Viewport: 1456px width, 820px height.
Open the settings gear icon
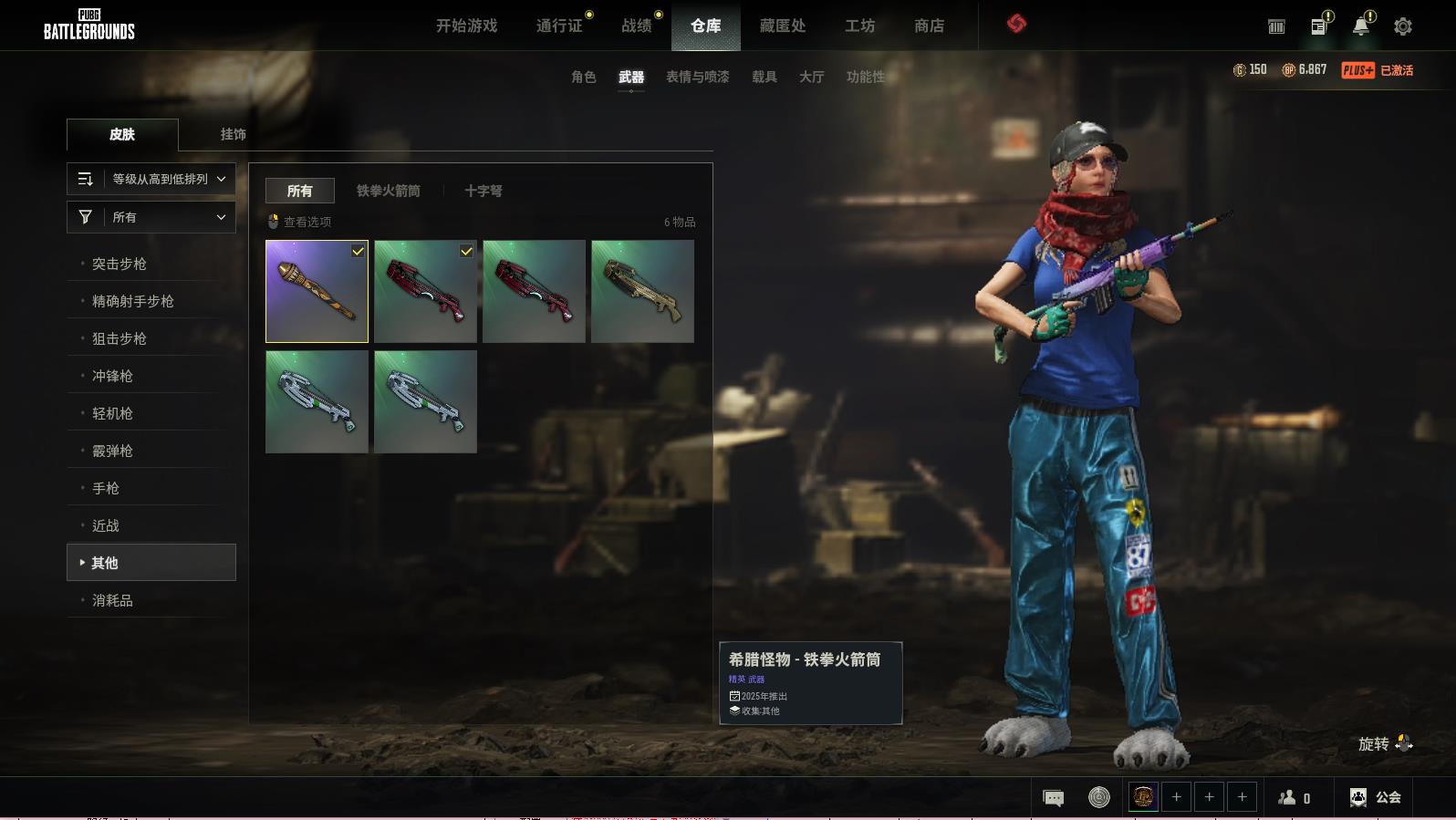pyautogui.click(x=1402, y=26)
